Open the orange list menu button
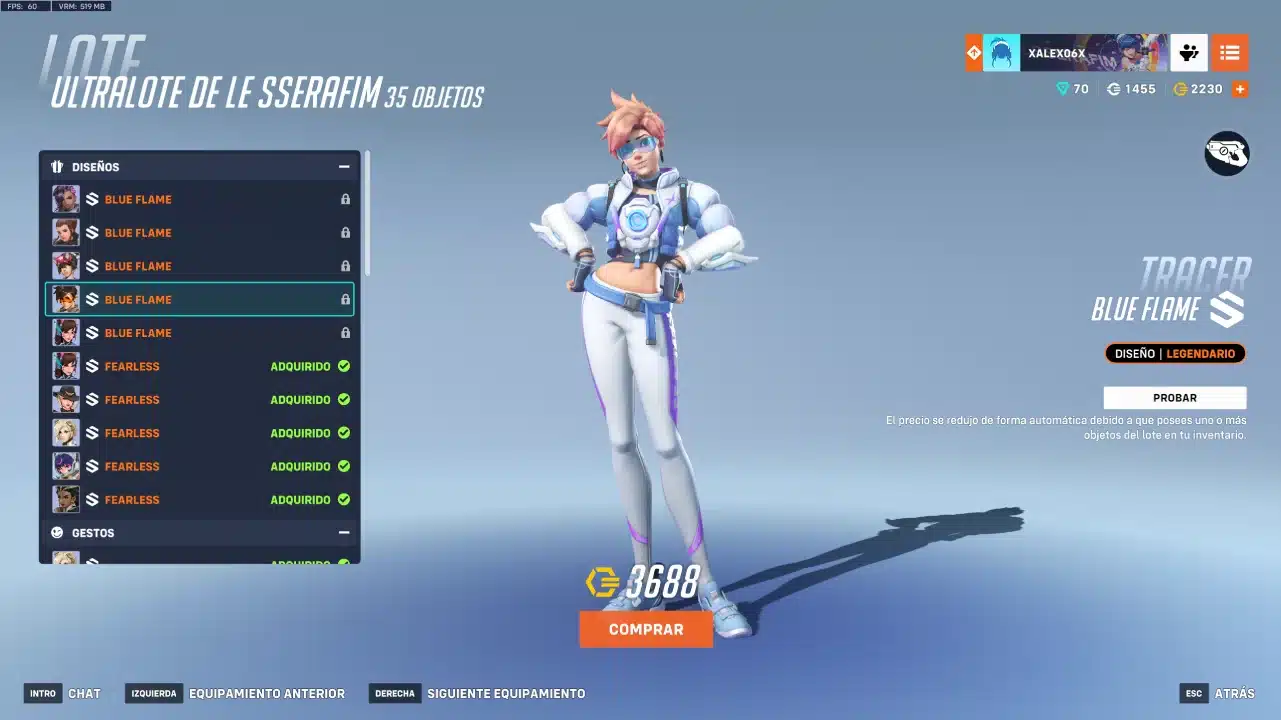Image resolution: width=1281 pixels, height=720 pixels. coord(1229,53)
